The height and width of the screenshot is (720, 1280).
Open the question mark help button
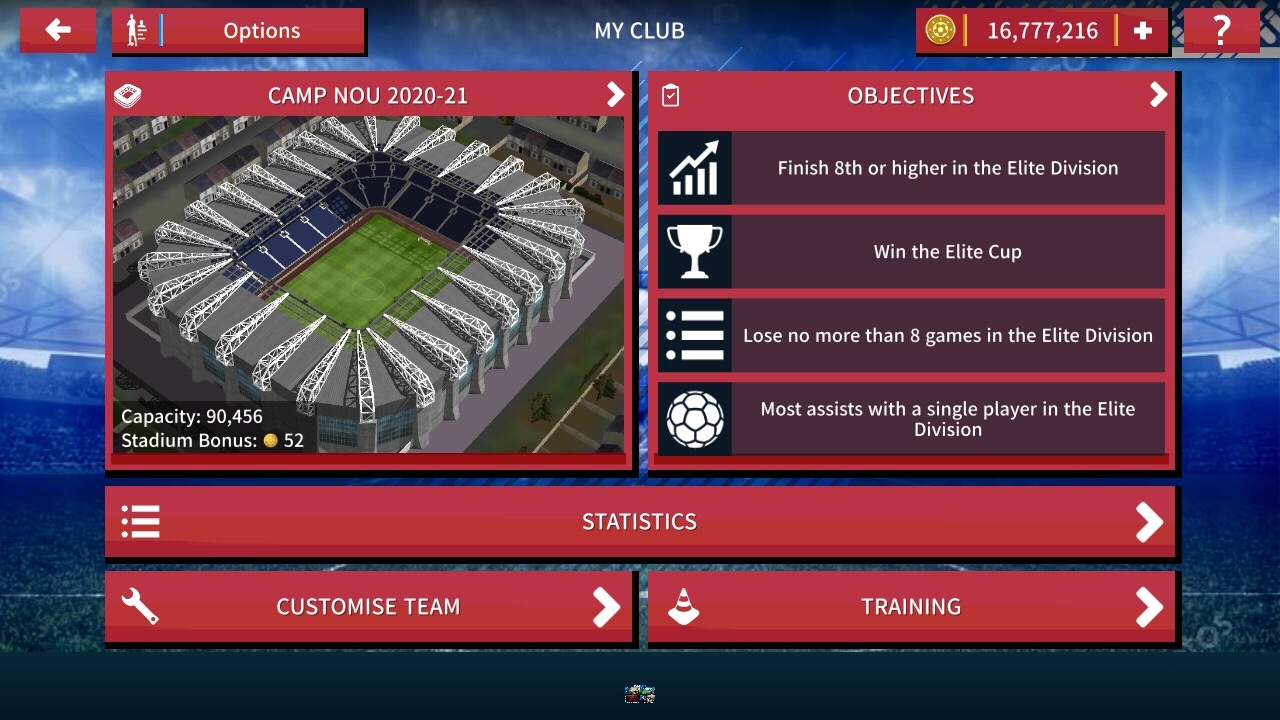pyautogui.click(x=1221, y=31)
